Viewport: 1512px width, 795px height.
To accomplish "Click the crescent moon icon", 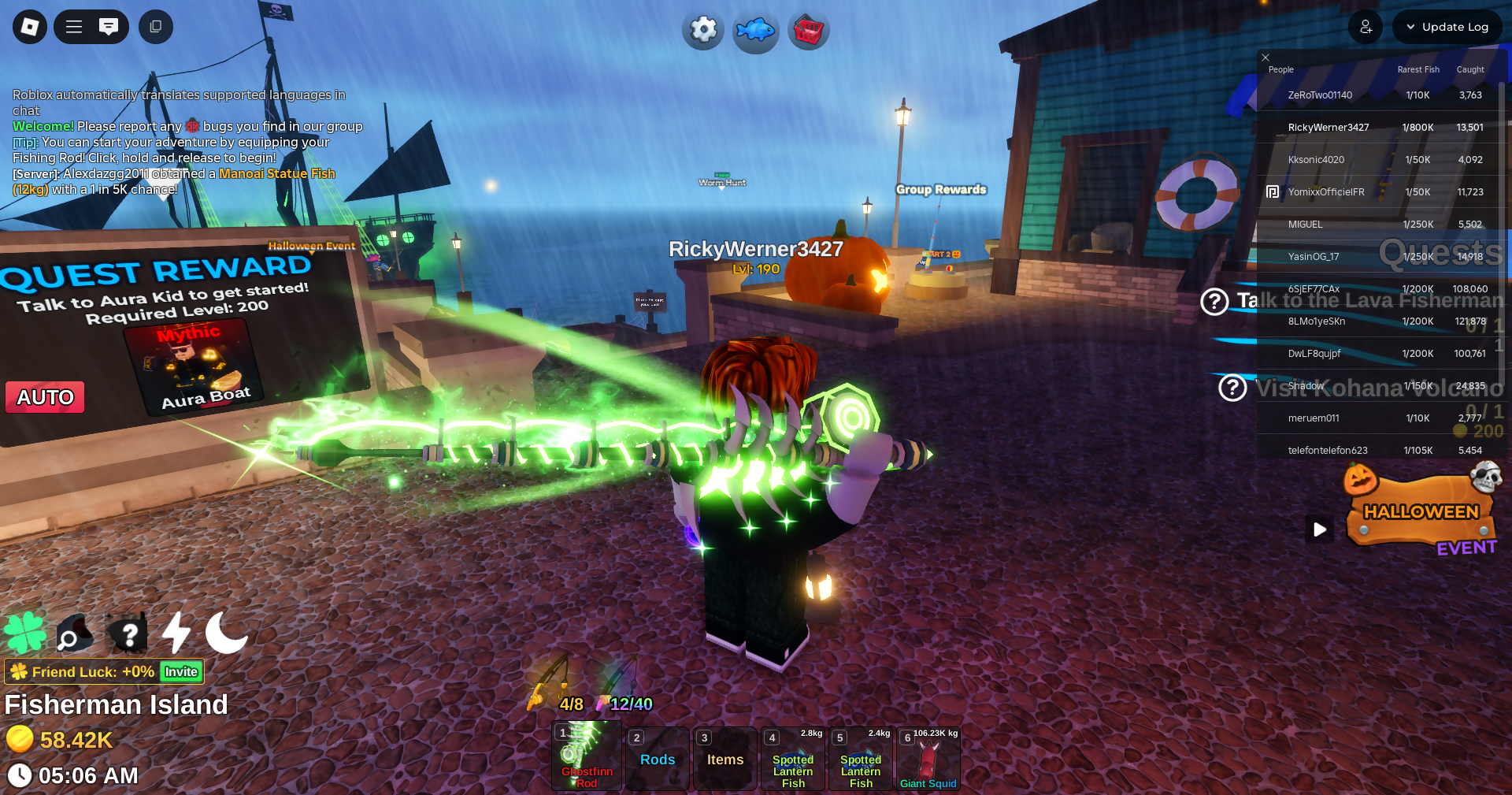I will (226, 633).
